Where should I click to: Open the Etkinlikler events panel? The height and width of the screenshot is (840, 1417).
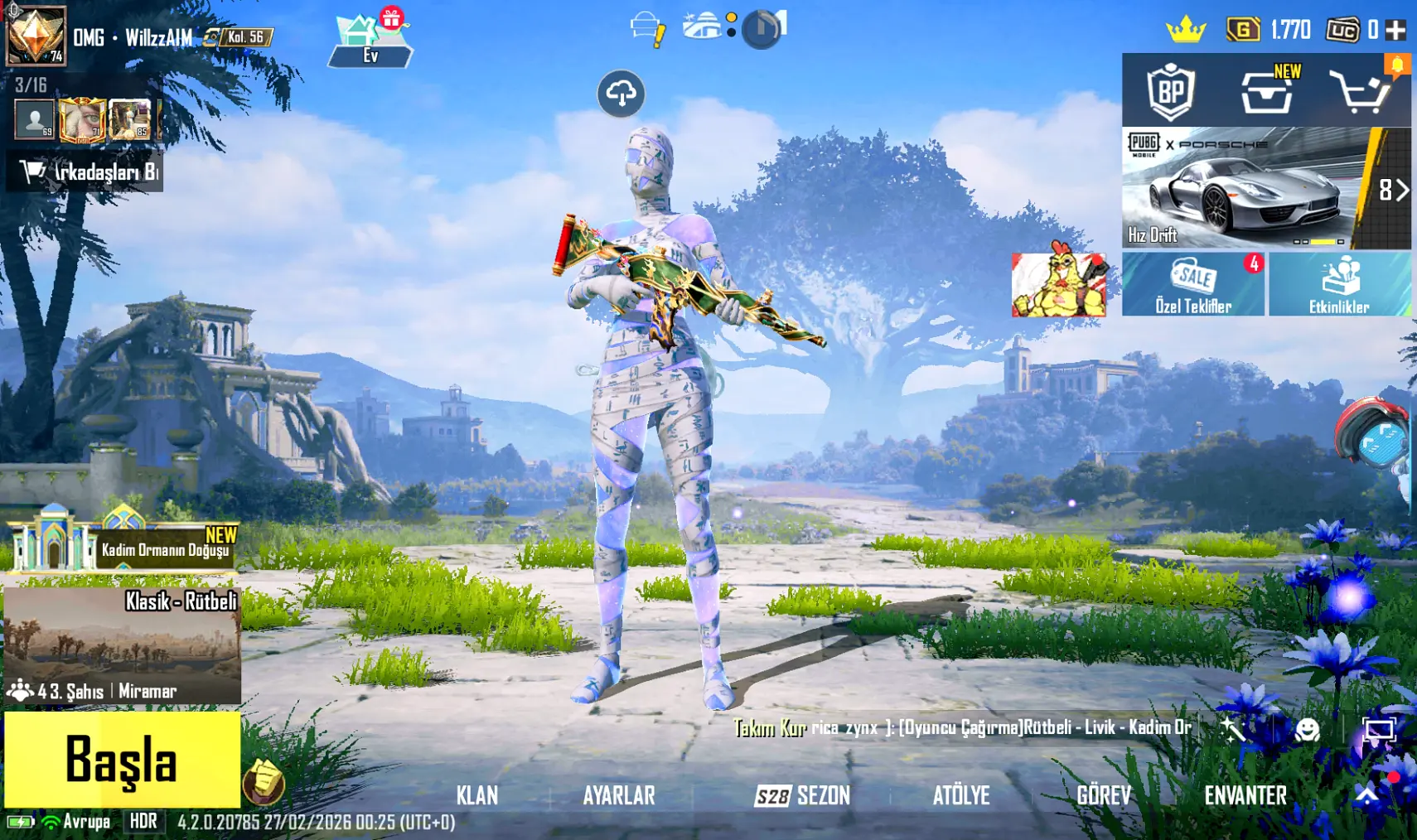1338,284
